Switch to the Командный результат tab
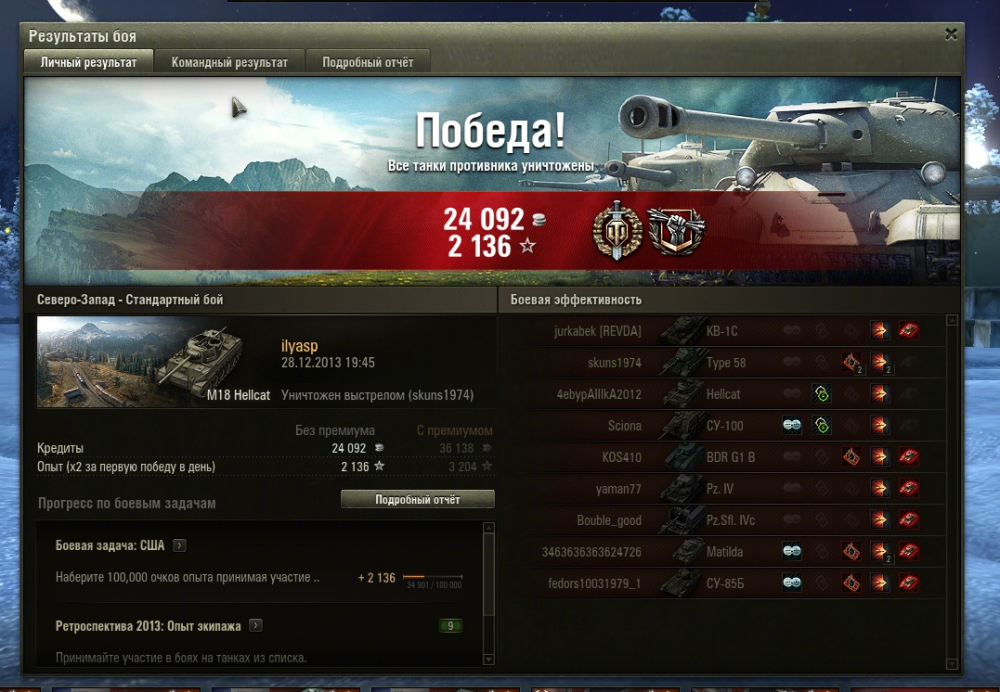1000x692 pixels. [x=229, y=62]
